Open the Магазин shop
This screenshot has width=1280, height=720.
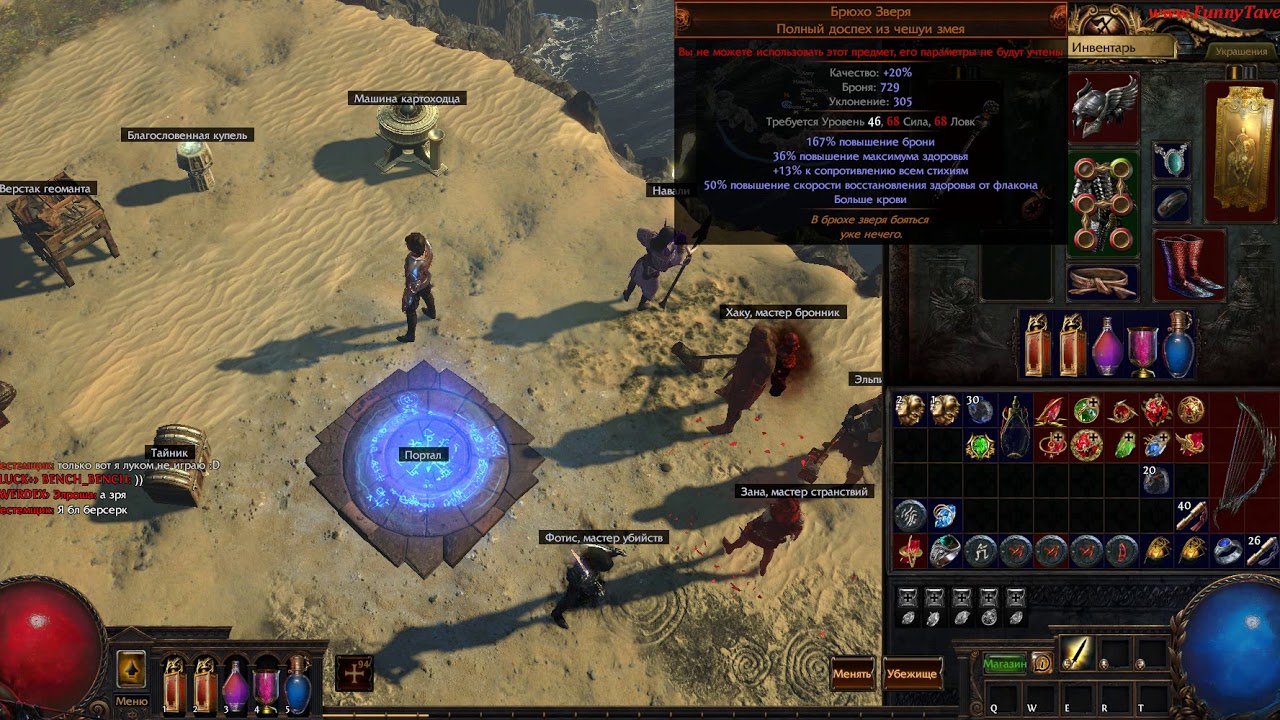coord(1004,663)
